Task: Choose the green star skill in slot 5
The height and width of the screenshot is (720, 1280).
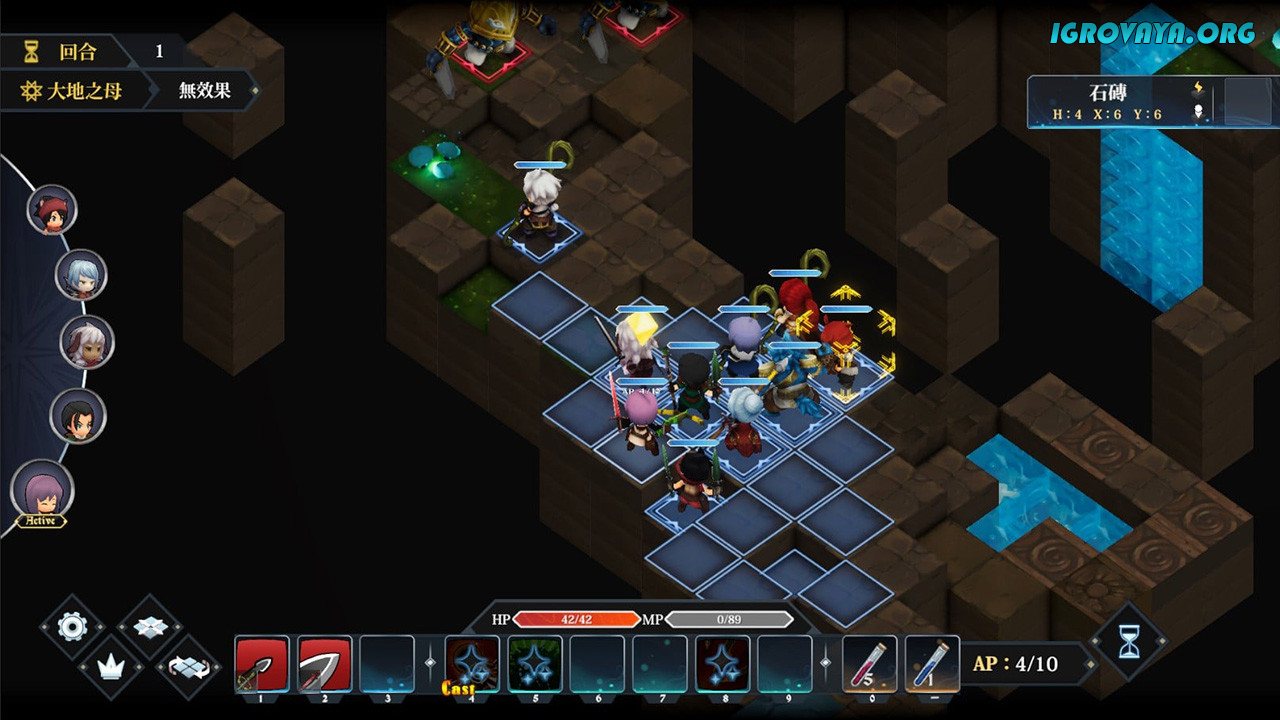Action: point(535,664)
